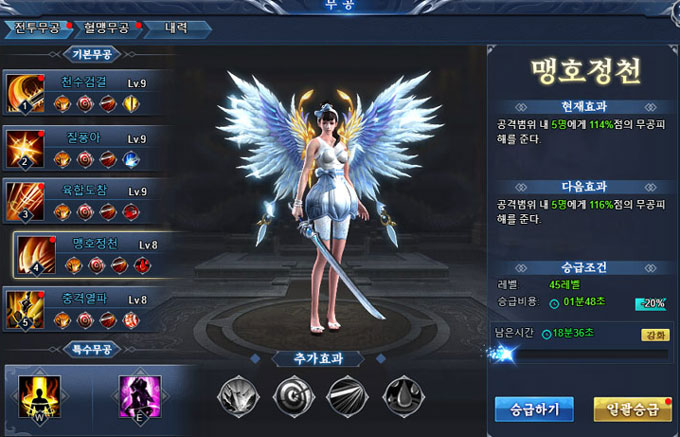Click the 승급하기 upgrade button
This screenshot has width=680, height=437.
point(534,408)
